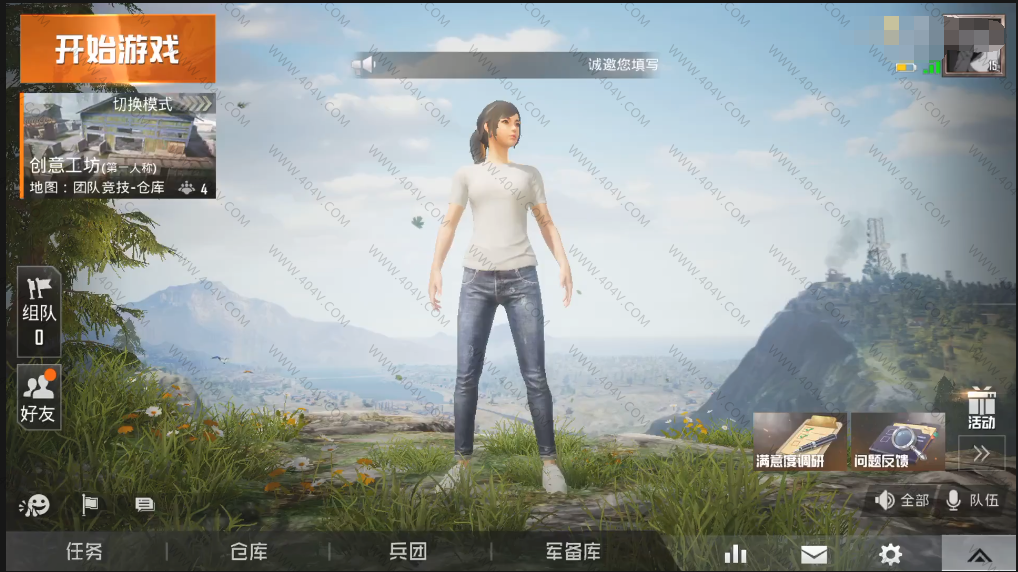Screen dimensions: 1018x572
Task: Toggle the 队伍 team microphone
Action: [973, 500]
